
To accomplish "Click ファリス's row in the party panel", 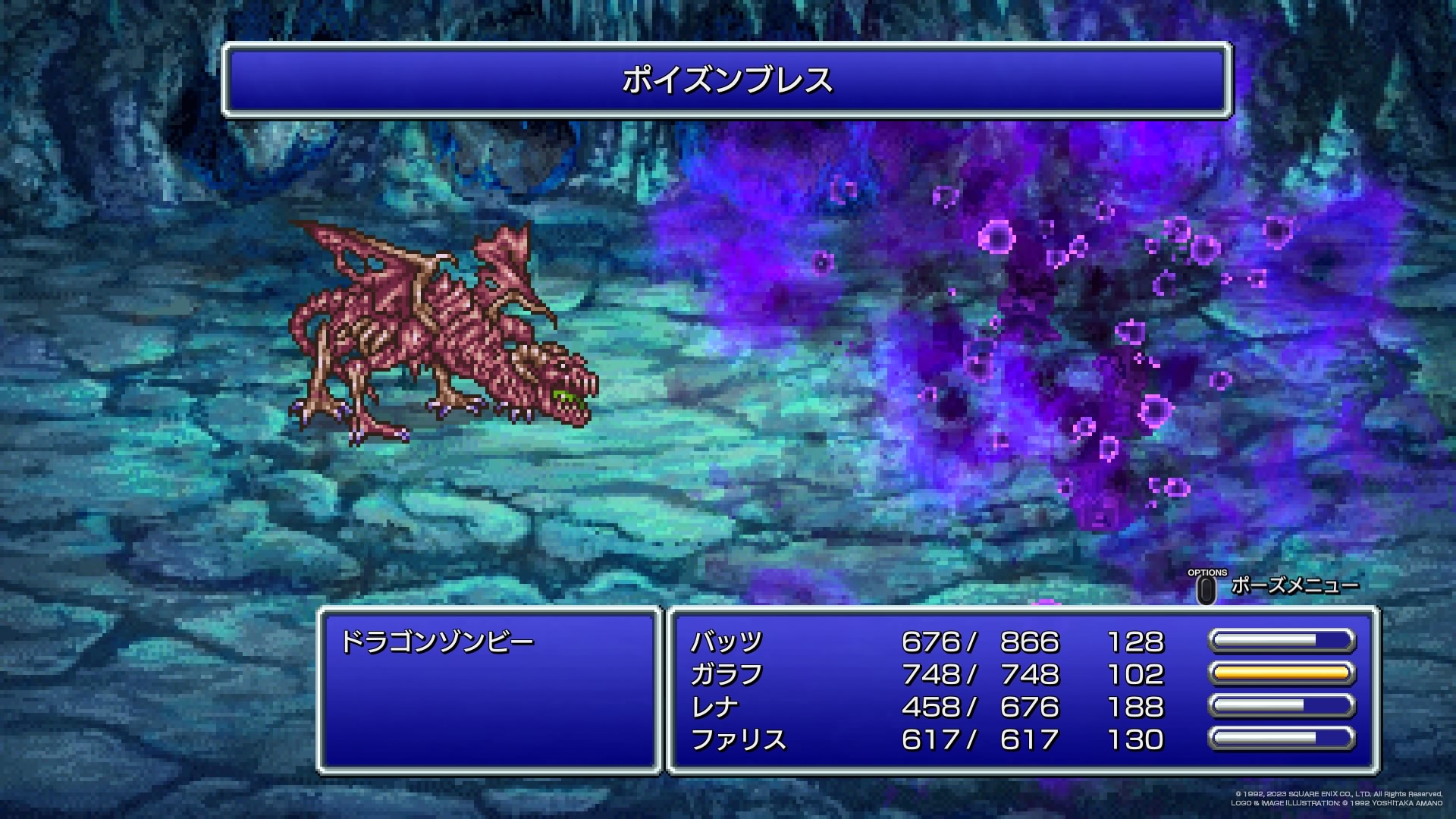I will [739, 740].
